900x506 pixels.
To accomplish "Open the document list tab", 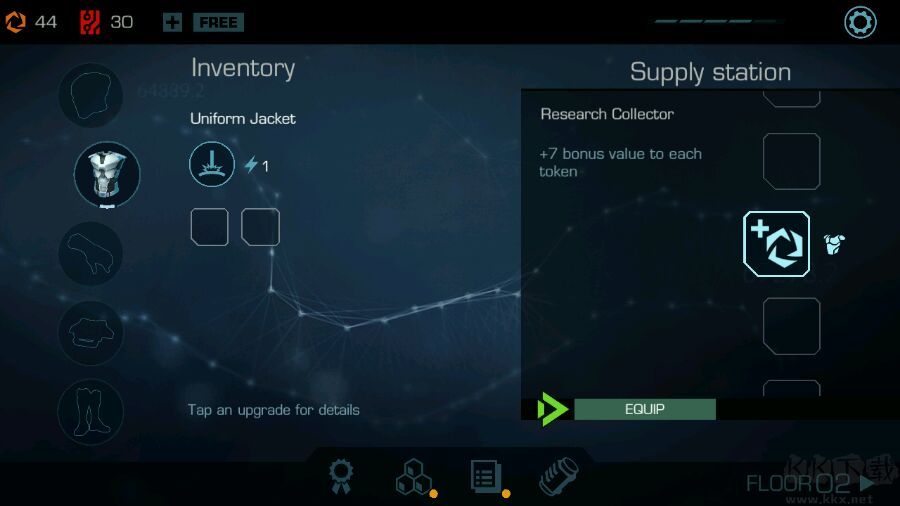I will (486, 477).
